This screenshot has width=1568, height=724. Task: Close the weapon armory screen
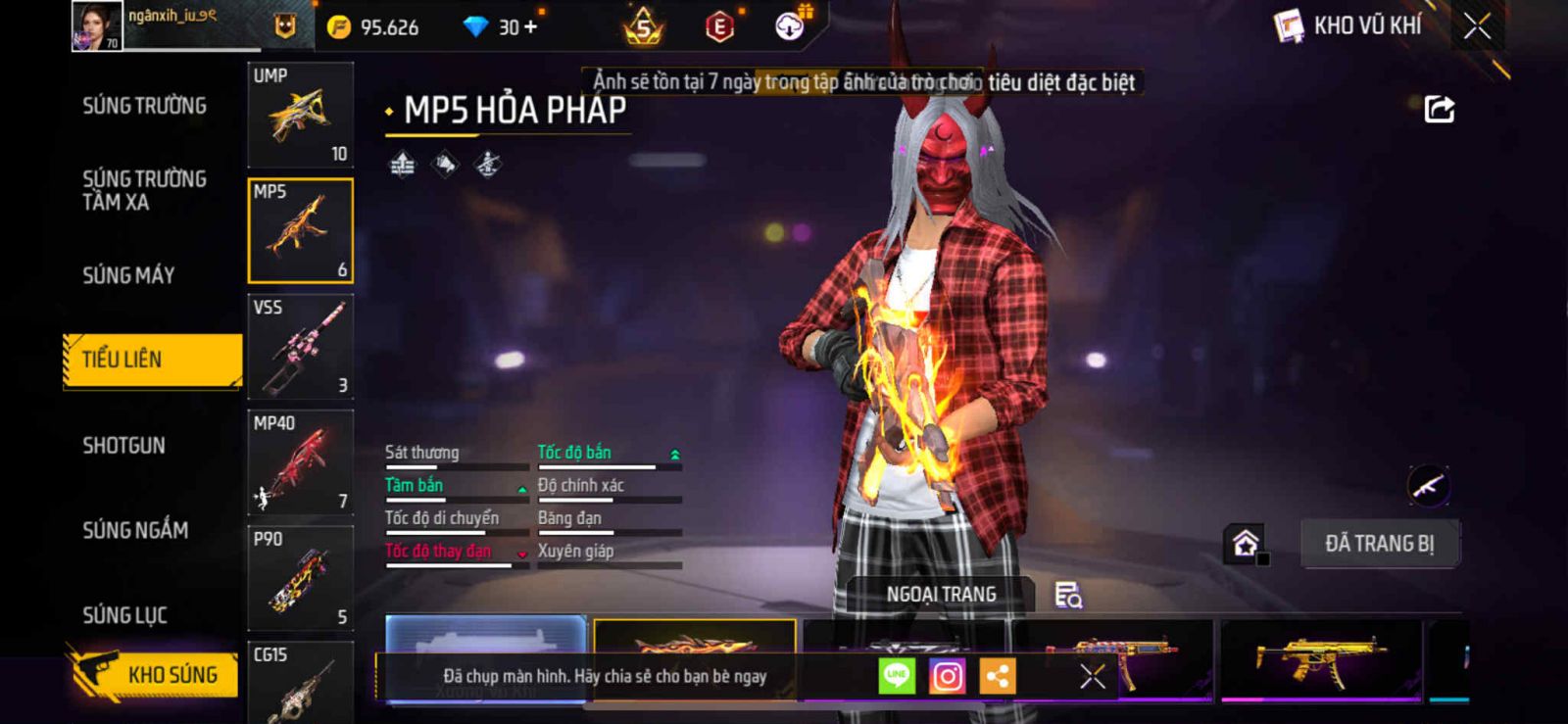pyautogui.click(x=1477, y=26)
